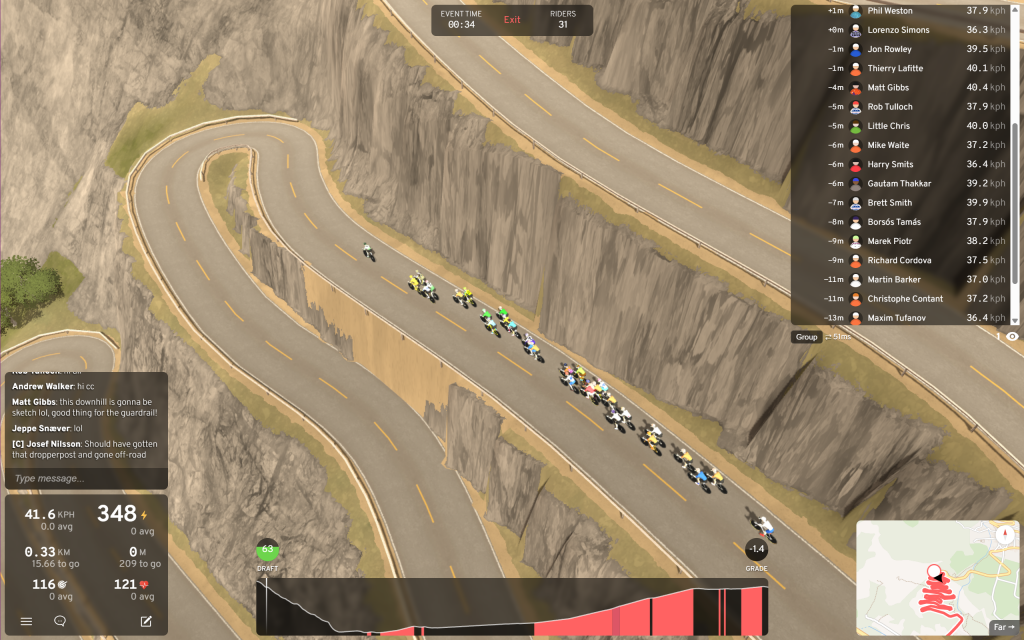Click the rider list scrollbar down arrow
The width and height of the screenshot is (1024, 640).
pos(1014,320)
